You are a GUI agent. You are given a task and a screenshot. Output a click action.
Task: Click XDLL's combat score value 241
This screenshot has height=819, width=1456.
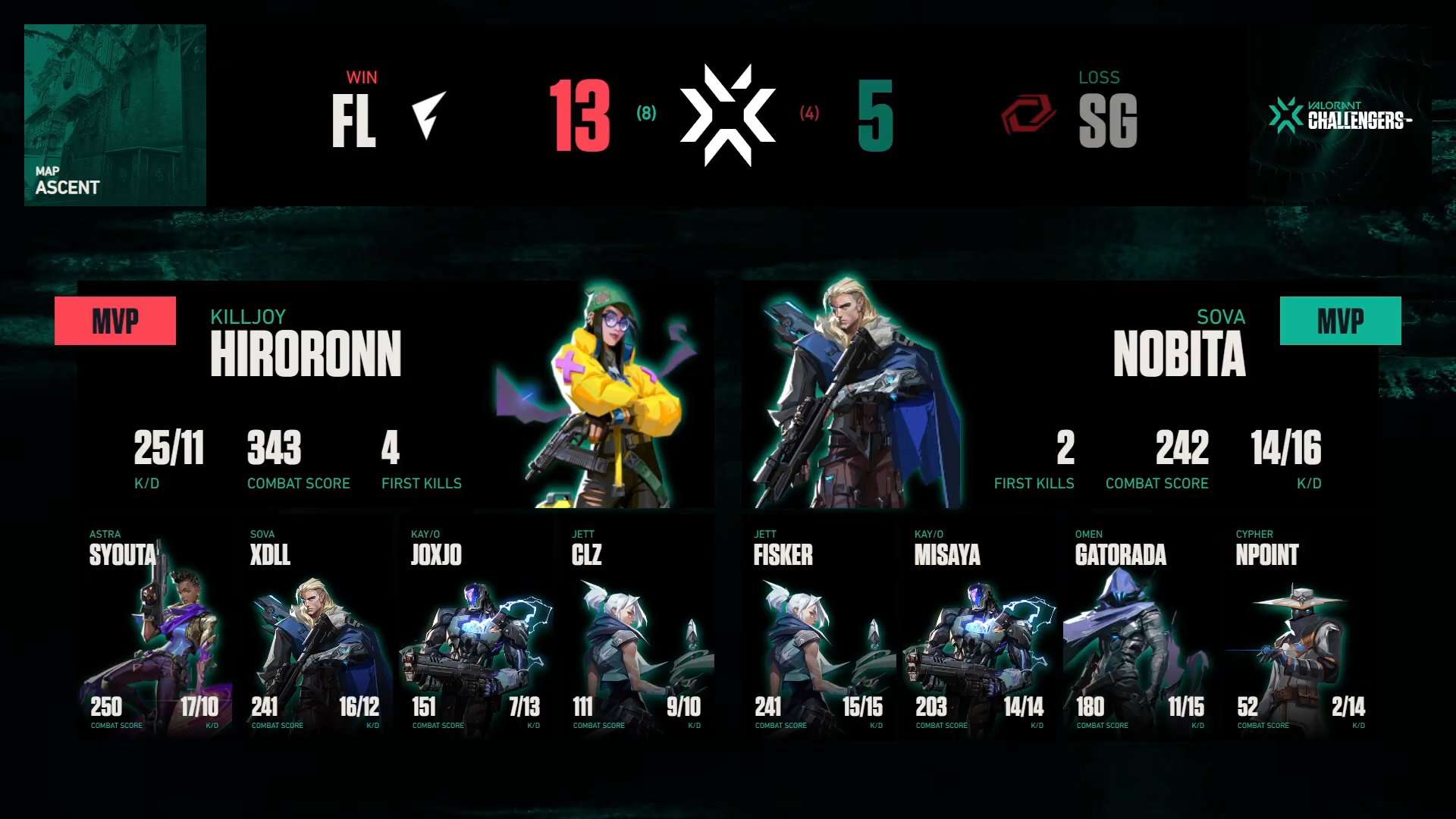[x=266, y=707]
